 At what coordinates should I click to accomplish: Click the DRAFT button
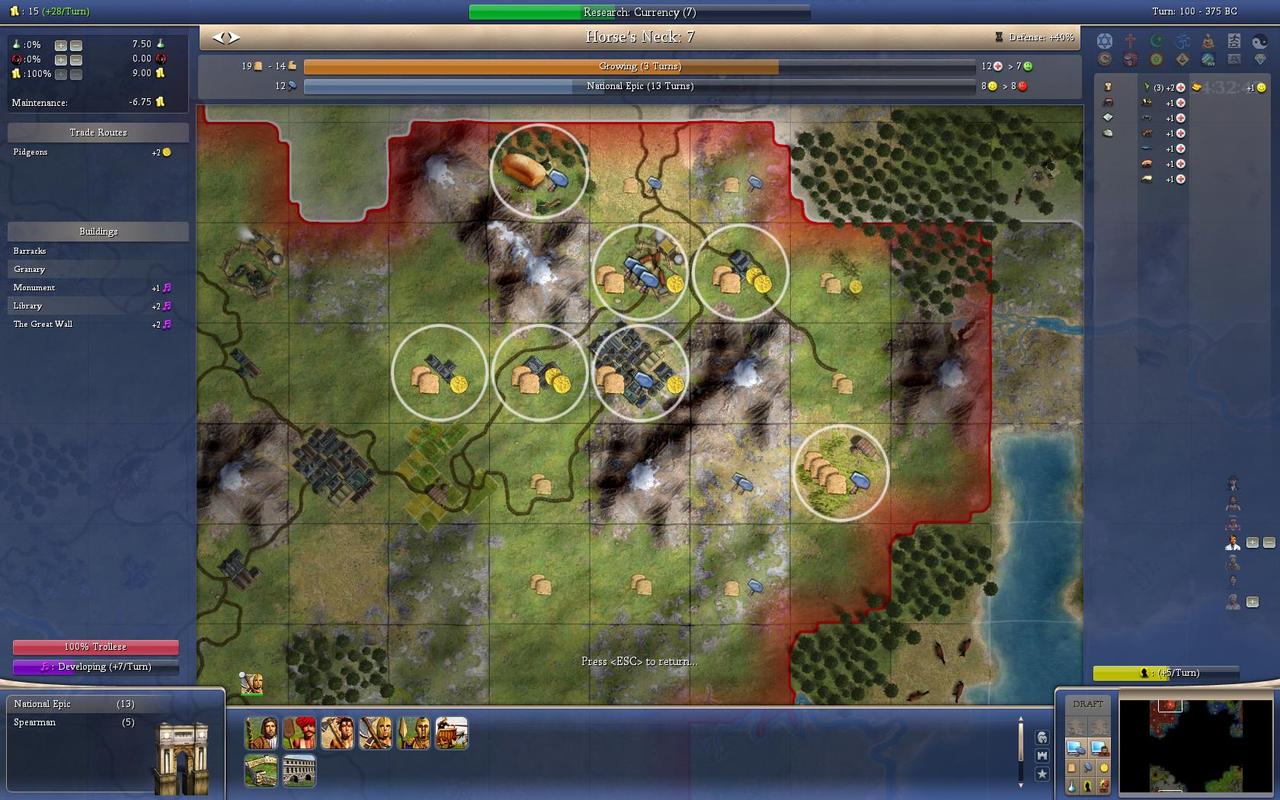tap(1087, 704)
